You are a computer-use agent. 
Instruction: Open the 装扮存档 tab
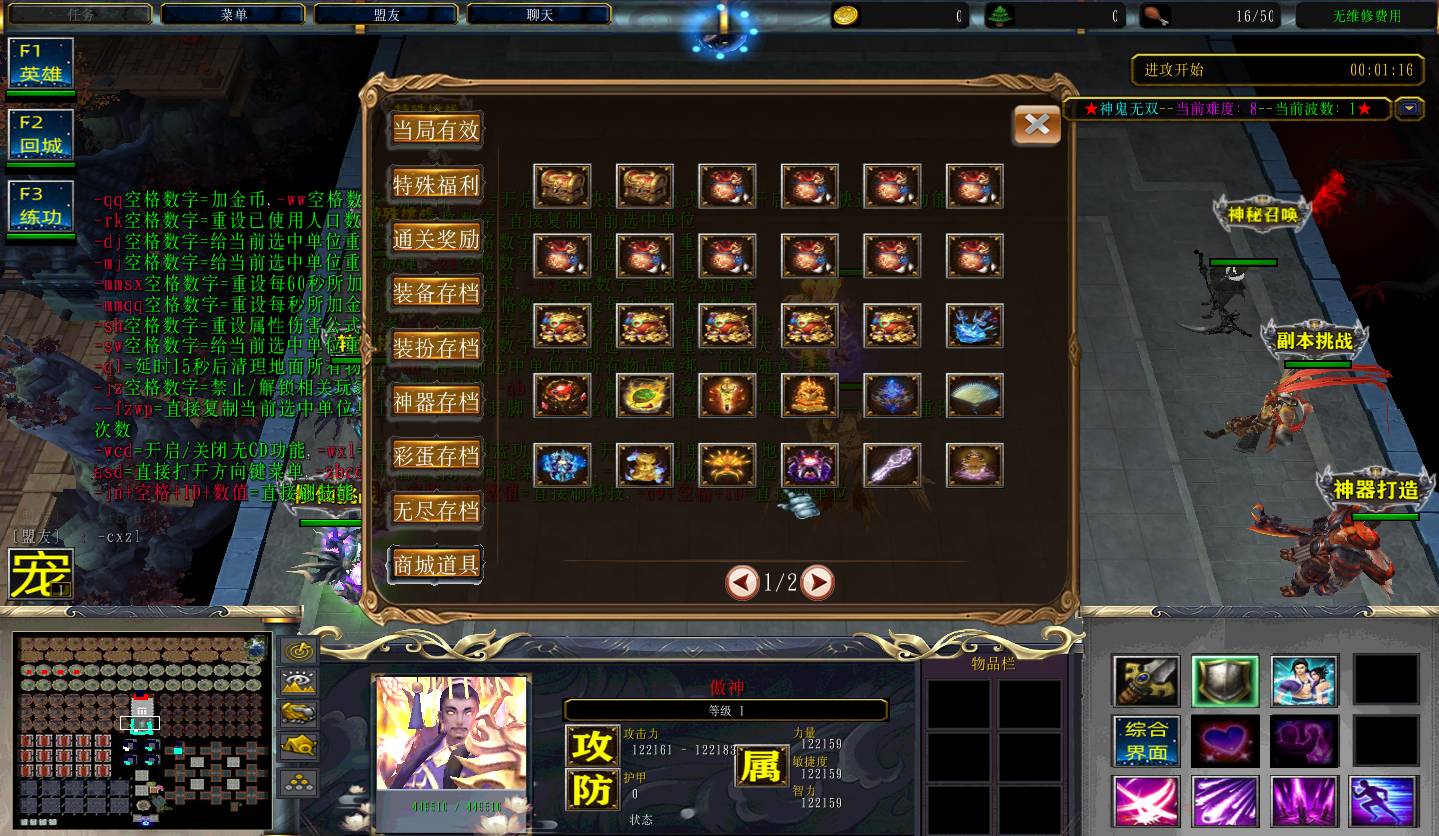[436, 347]
